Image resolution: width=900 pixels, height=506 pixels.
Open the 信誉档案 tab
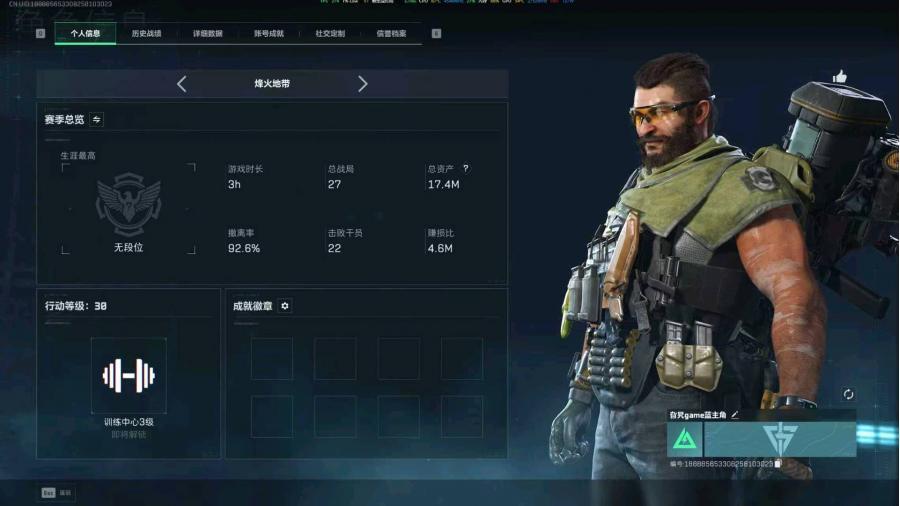coord(392,34)
